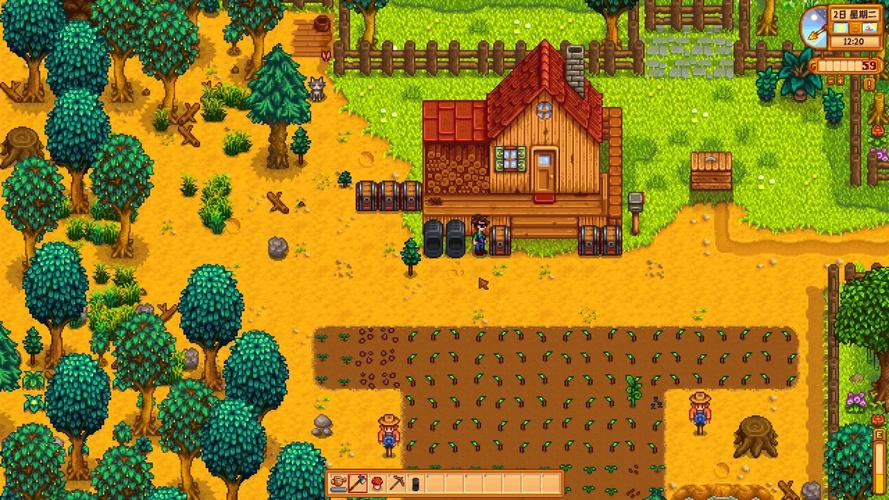Select the black keg item slot
This screenshot has height=500, width=889.
coord(415,483)
